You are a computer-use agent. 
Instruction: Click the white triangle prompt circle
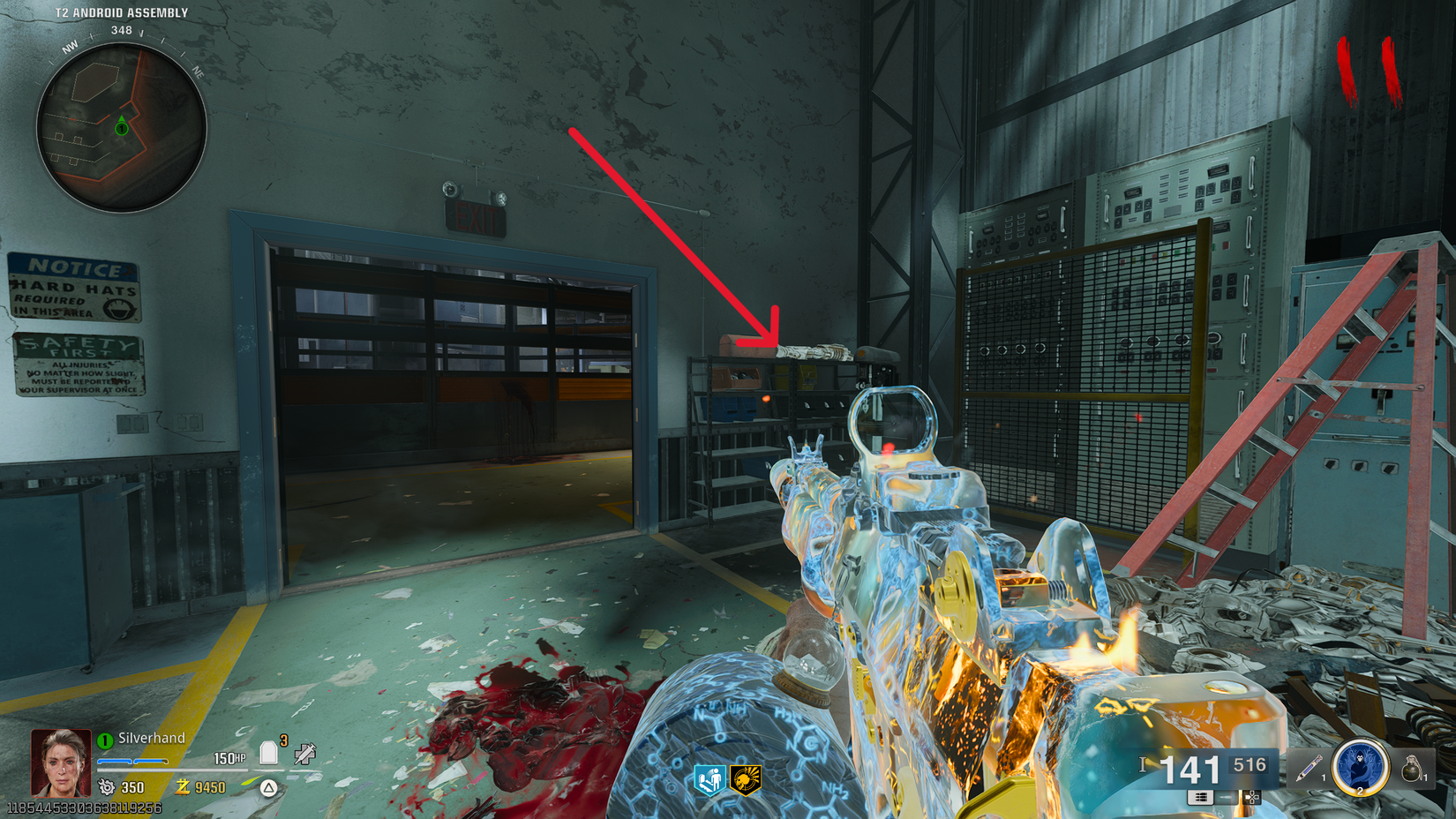point(267,787)
